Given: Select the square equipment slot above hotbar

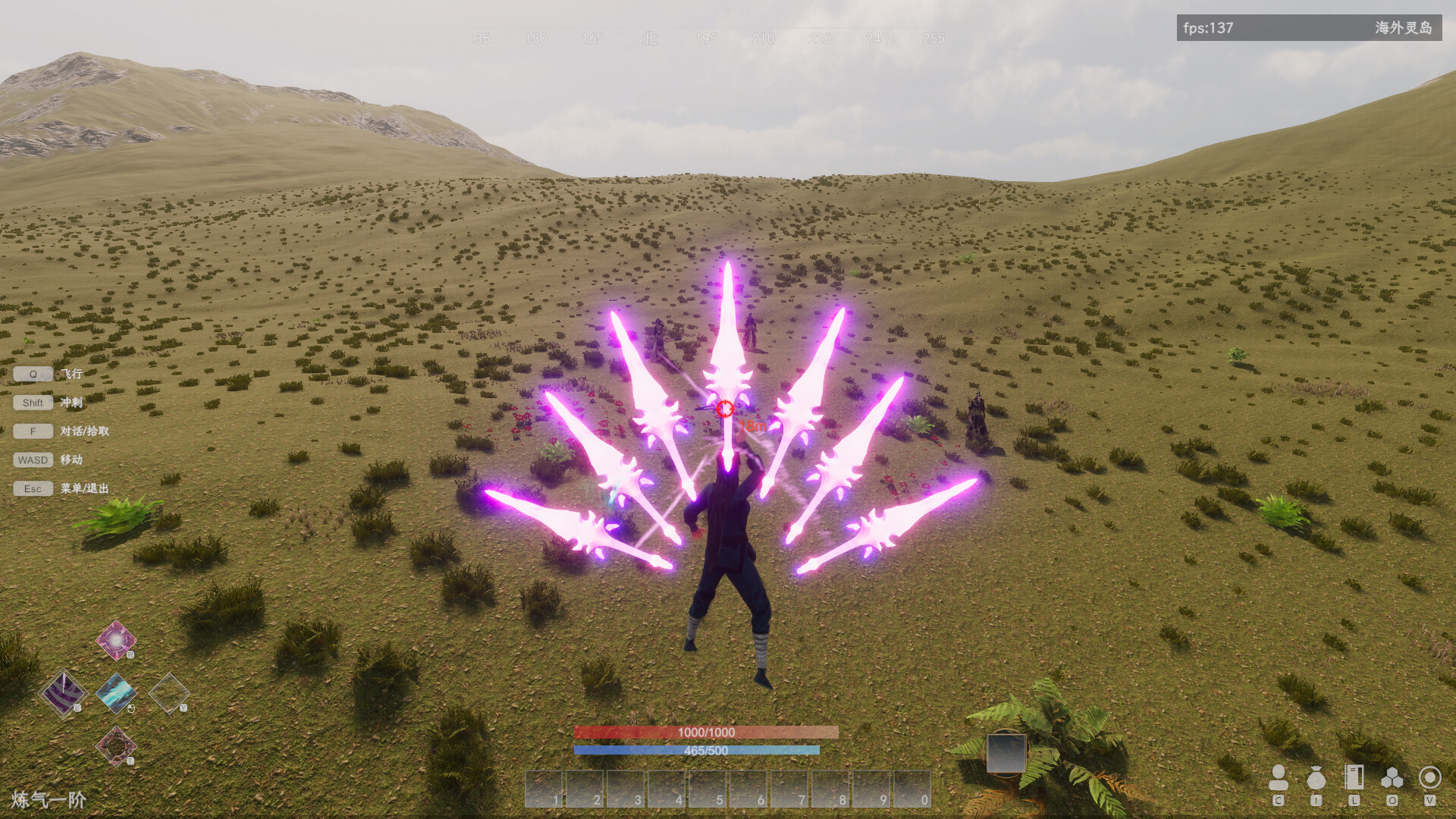Looking at the screenshot, I should click(x=1006, y=754).
